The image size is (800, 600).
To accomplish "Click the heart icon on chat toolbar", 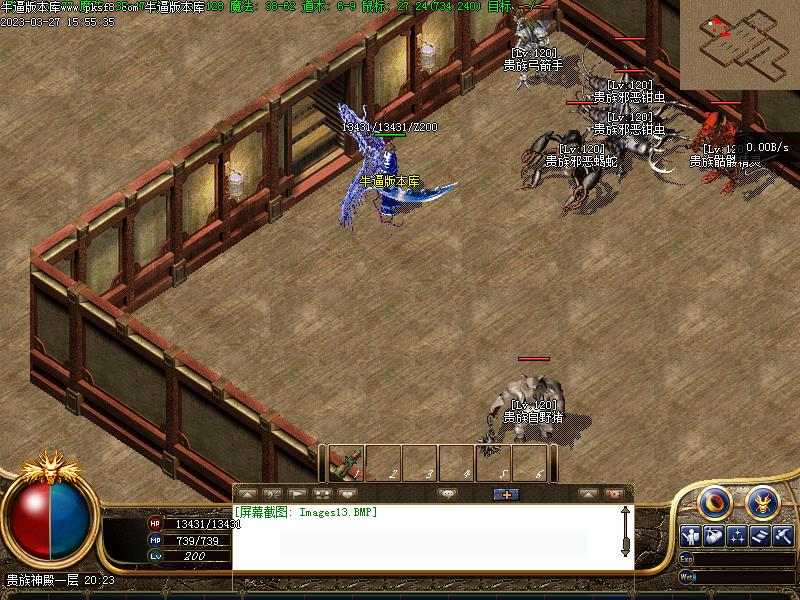I will (347, 494).
